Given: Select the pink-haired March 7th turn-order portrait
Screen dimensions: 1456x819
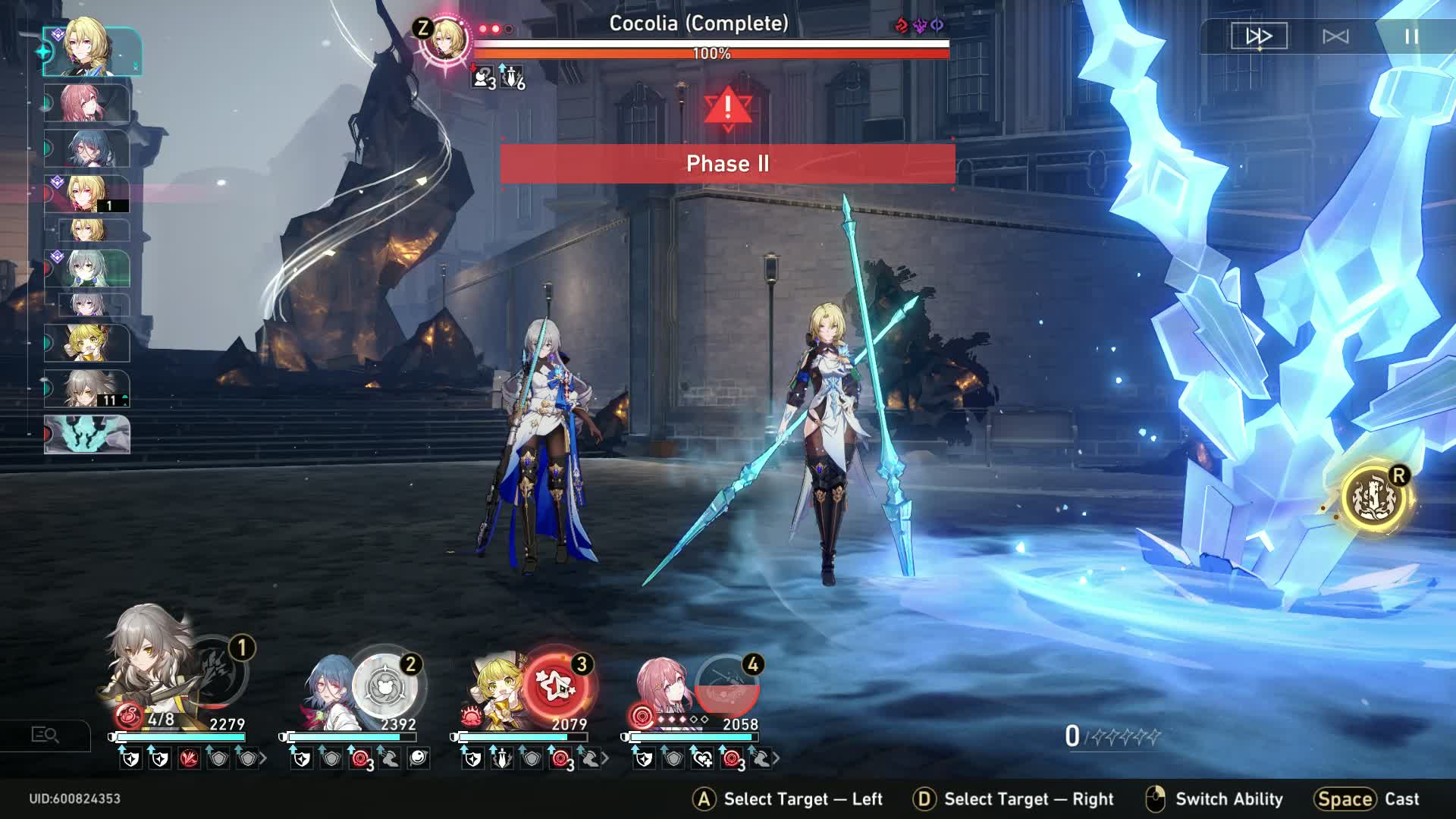Looking at the screenshot, I should pos(86,104).
